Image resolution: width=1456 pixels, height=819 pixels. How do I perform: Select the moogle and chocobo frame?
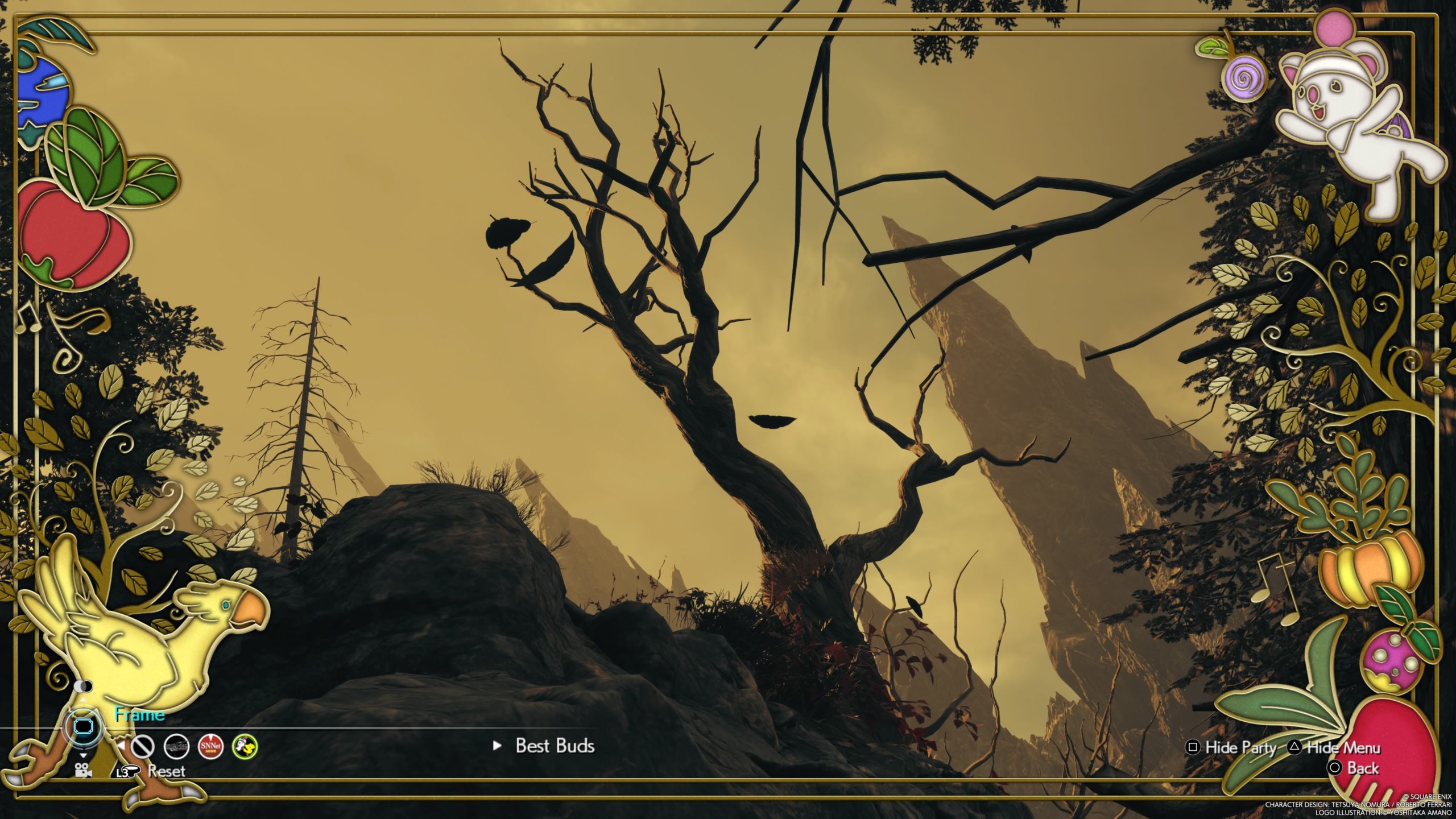(x=245, y=746)
